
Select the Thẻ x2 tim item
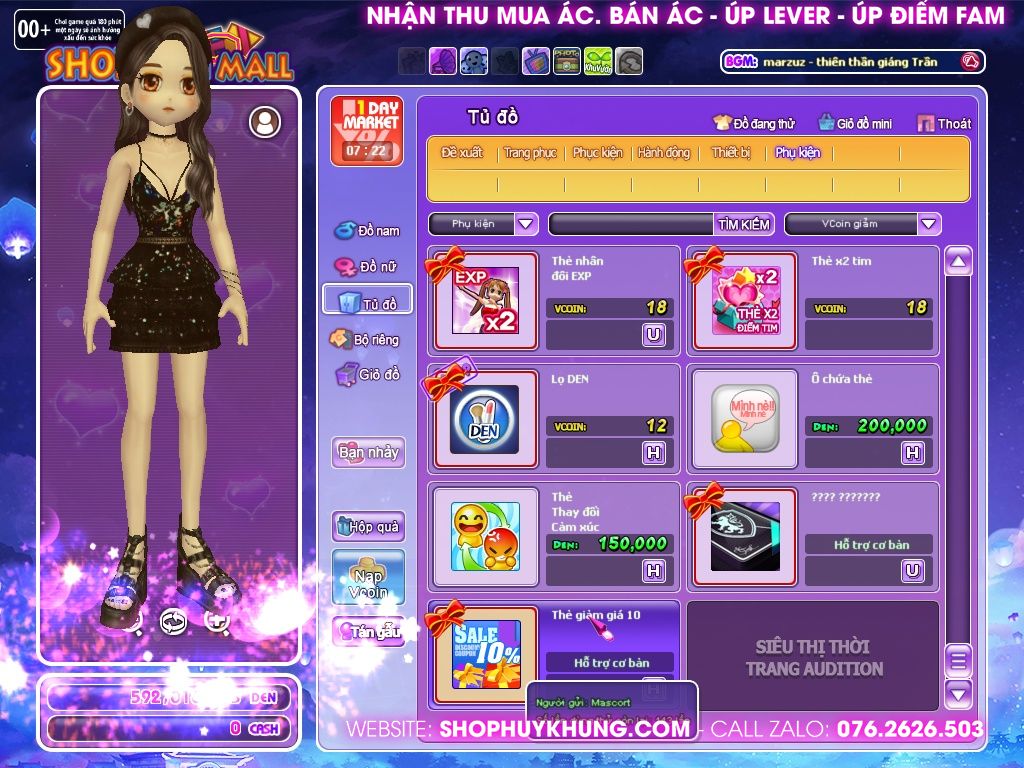745,300
